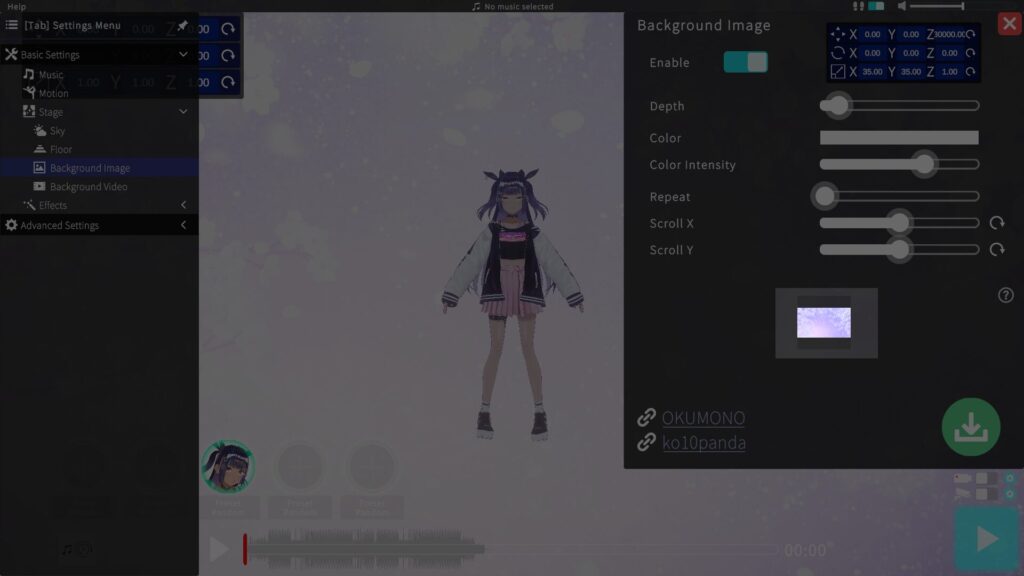Expand the Advanced Settings section
The width and height of the screenshot is (1024, 576).
tap(60, 226)
